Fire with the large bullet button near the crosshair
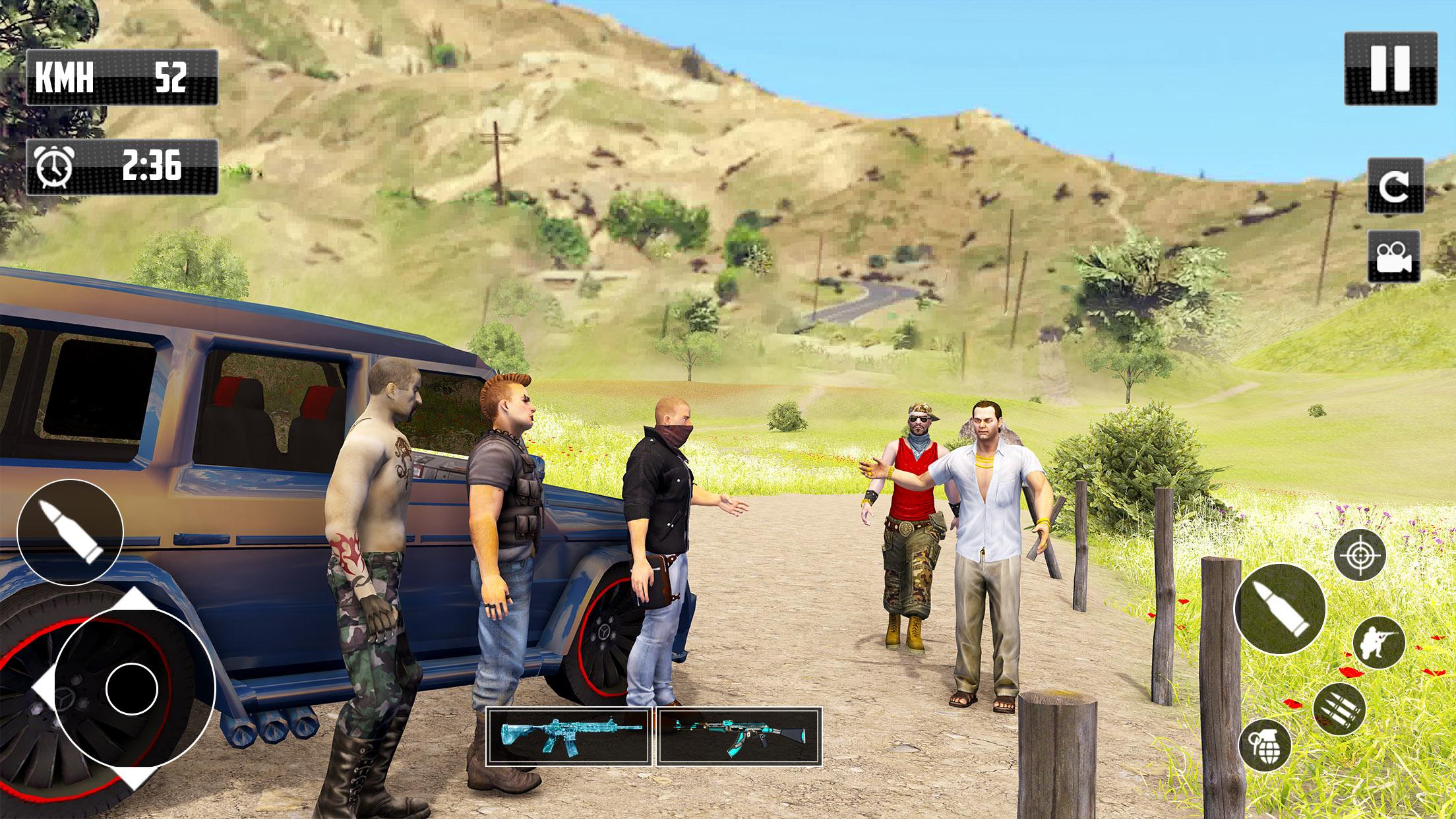This screenshot has width=1456, height=819. pos(1279,609)
